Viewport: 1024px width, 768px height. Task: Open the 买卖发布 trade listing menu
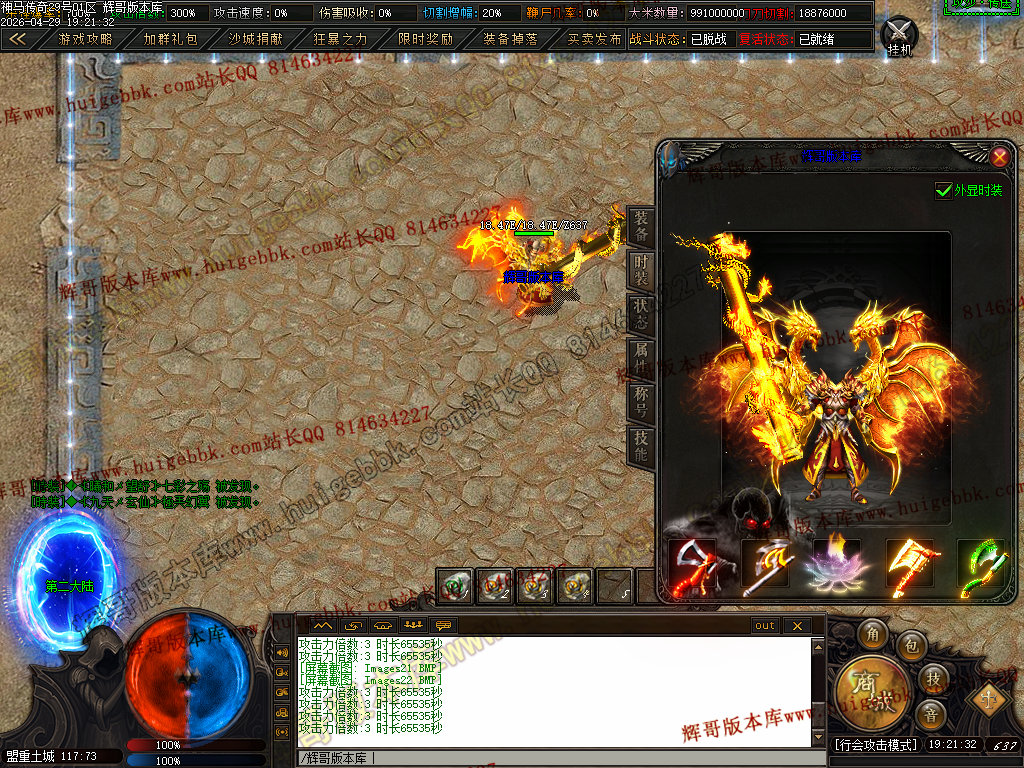(x=594, y=39)
